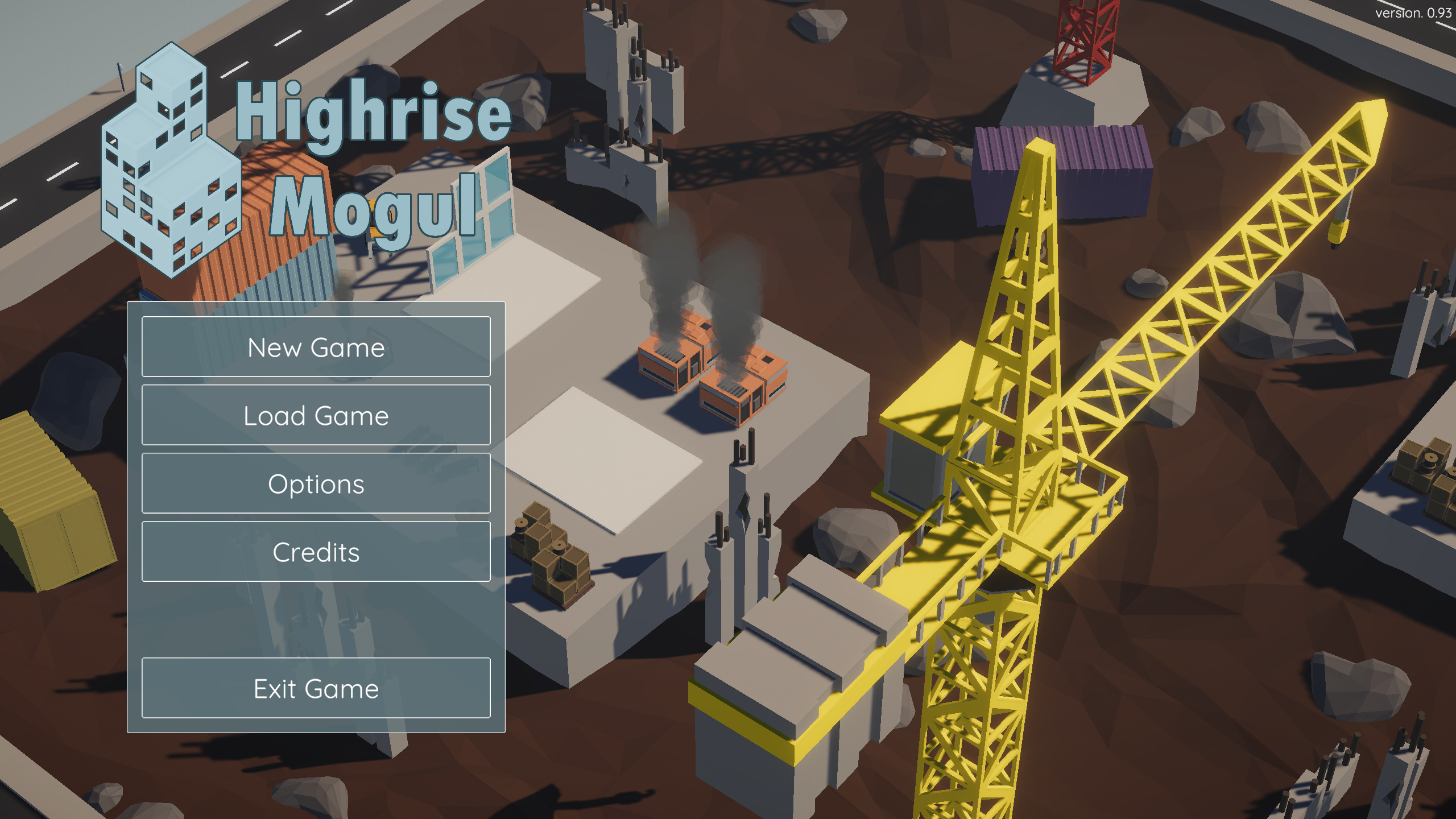1456x819 pixels.
Task: View the Credits screen
Action: (316, 552)
